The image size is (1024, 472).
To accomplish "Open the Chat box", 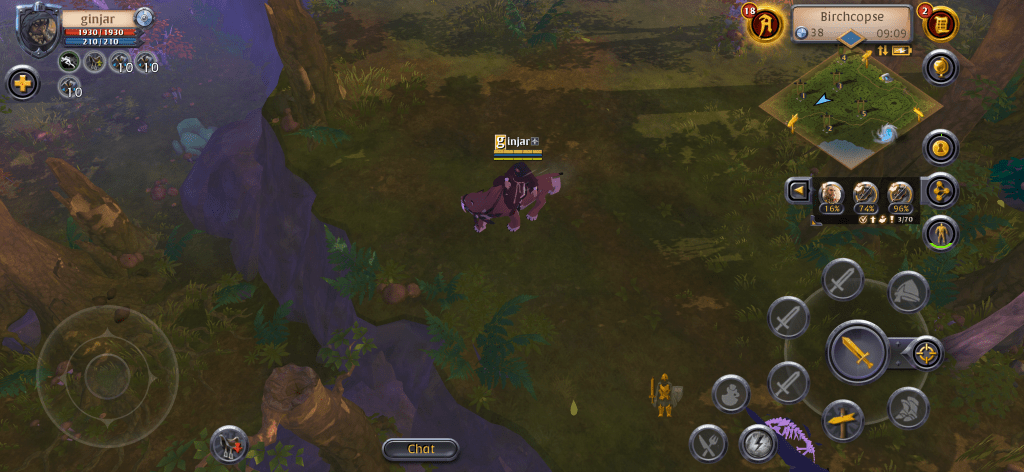I will point(420,449).
